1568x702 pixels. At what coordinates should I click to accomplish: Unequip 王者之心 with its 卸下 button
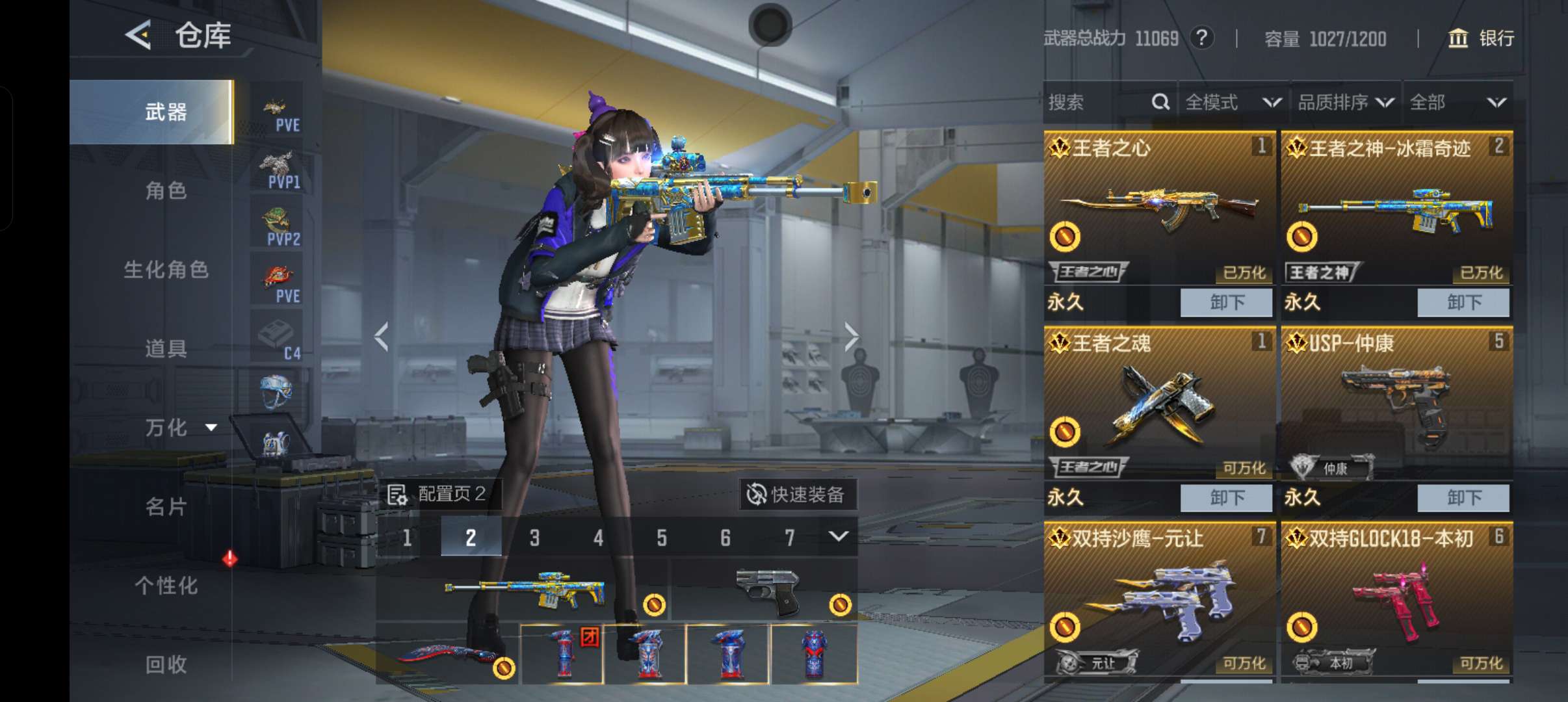1226,303
